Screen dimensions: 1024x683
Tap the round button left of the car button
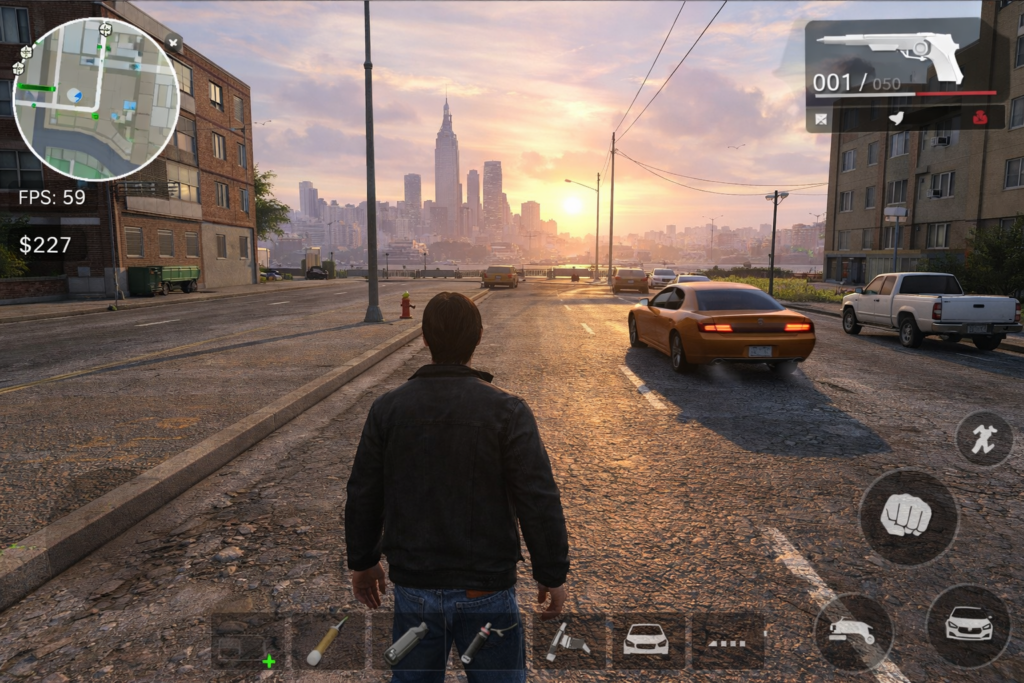tap(853, 632)
